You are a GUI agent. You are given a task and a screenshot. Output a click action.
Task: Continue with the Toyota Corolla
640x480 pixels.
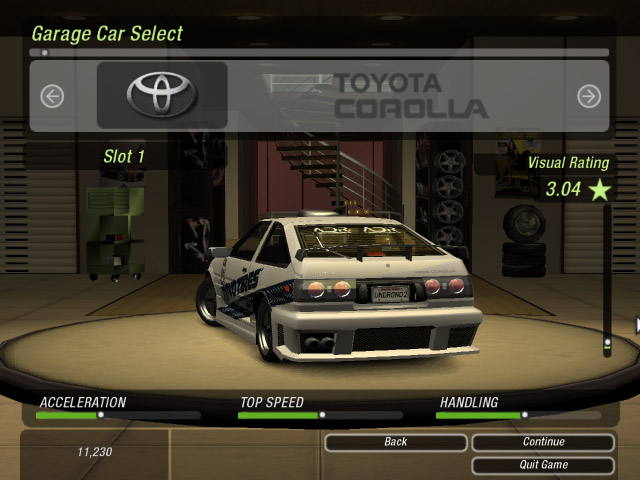click(543, 442)
